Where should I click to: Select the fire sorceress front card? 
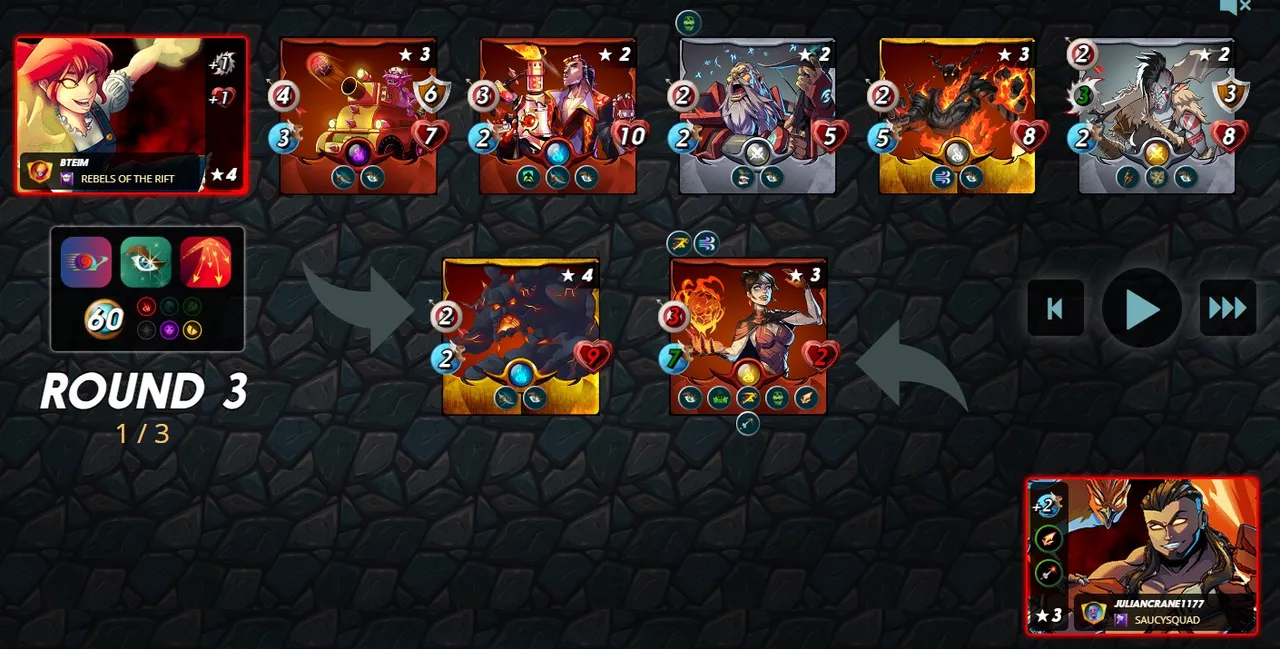coord(749,336)
